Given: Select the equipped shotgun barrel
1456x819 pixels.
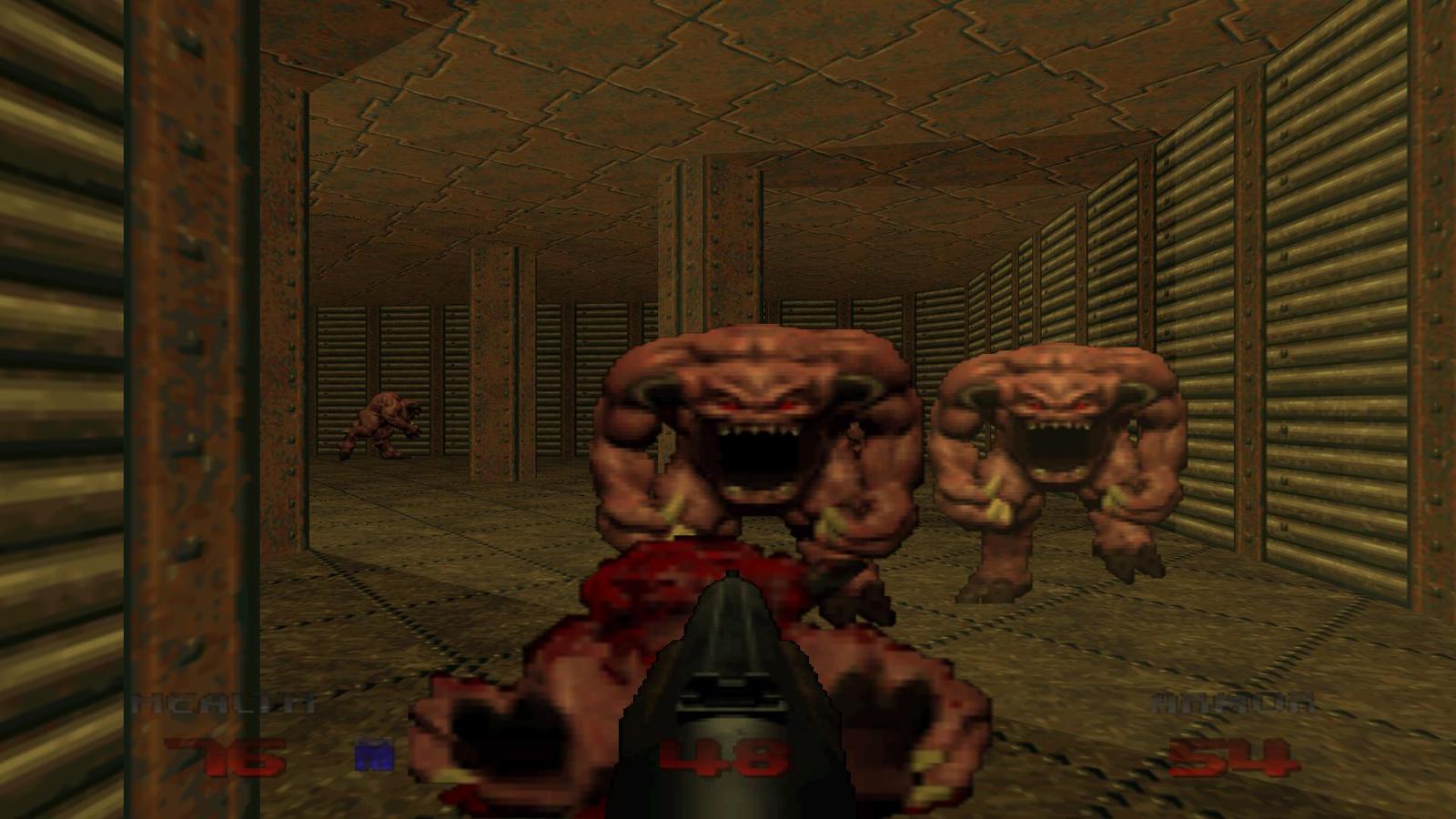Looking at the screenshot, I should (x=728, y=637).
